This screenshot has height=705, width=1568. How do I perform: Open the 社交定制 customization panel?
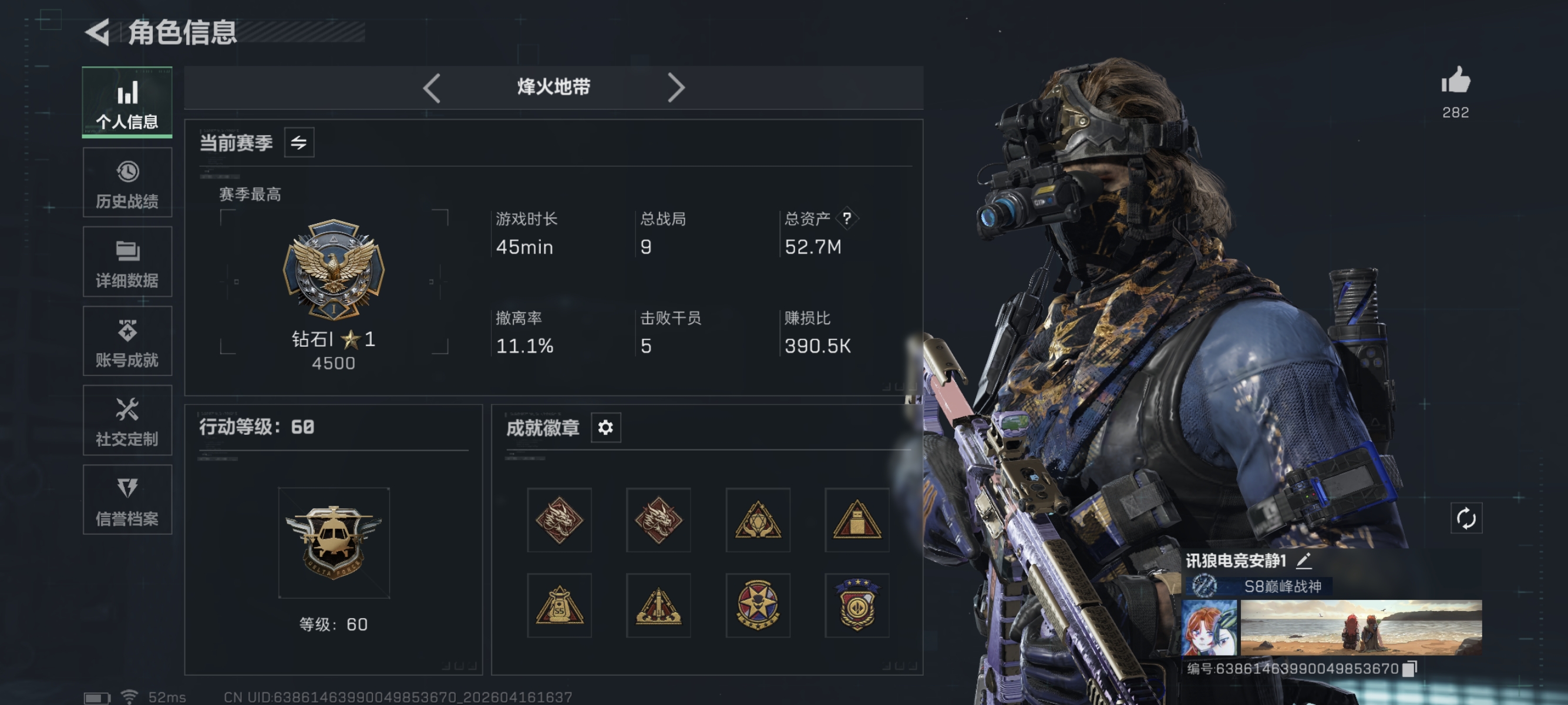(127, 421)
